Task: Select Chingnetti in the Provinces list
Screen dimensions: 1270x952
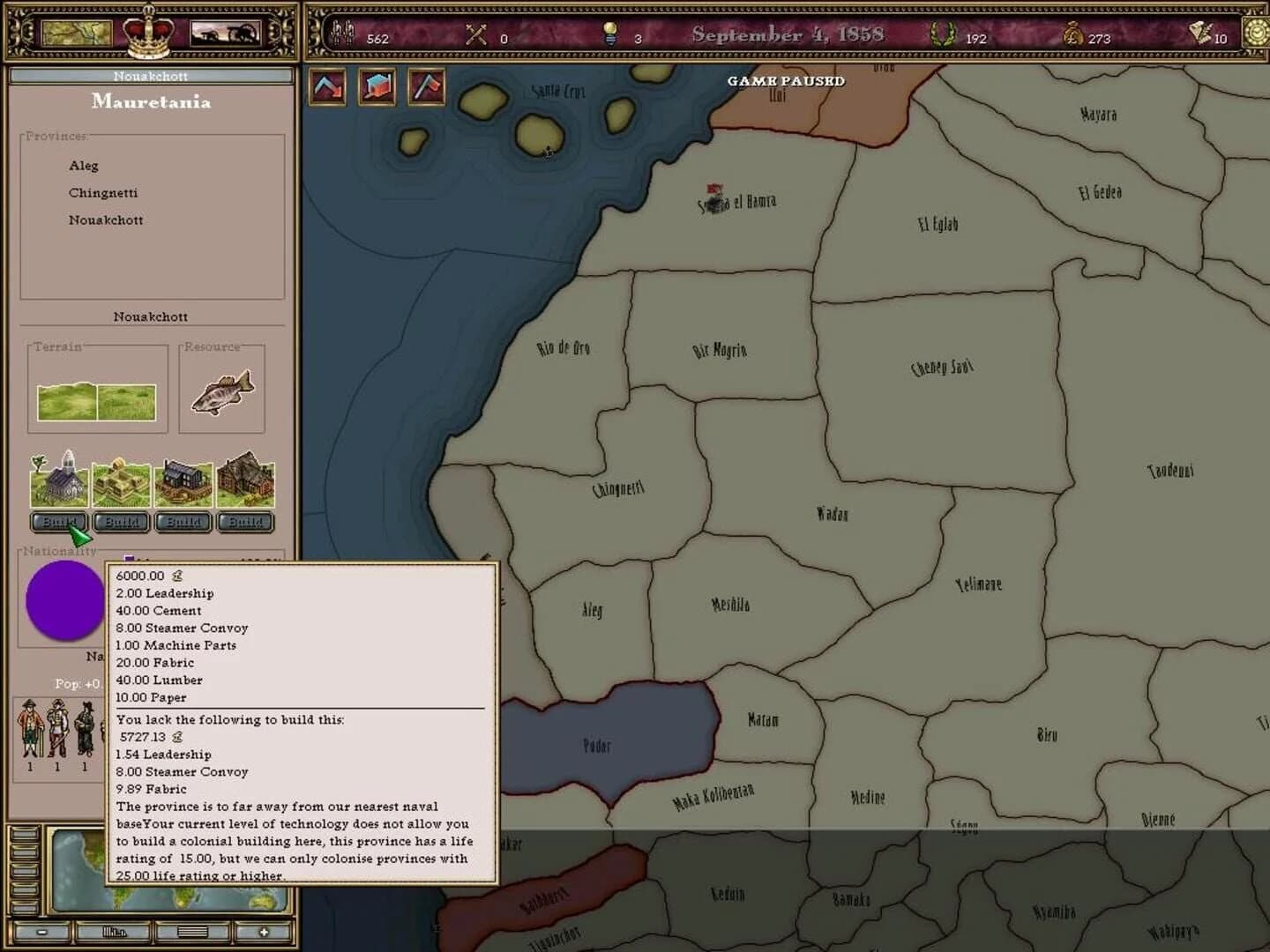Action: click(103, 192)
